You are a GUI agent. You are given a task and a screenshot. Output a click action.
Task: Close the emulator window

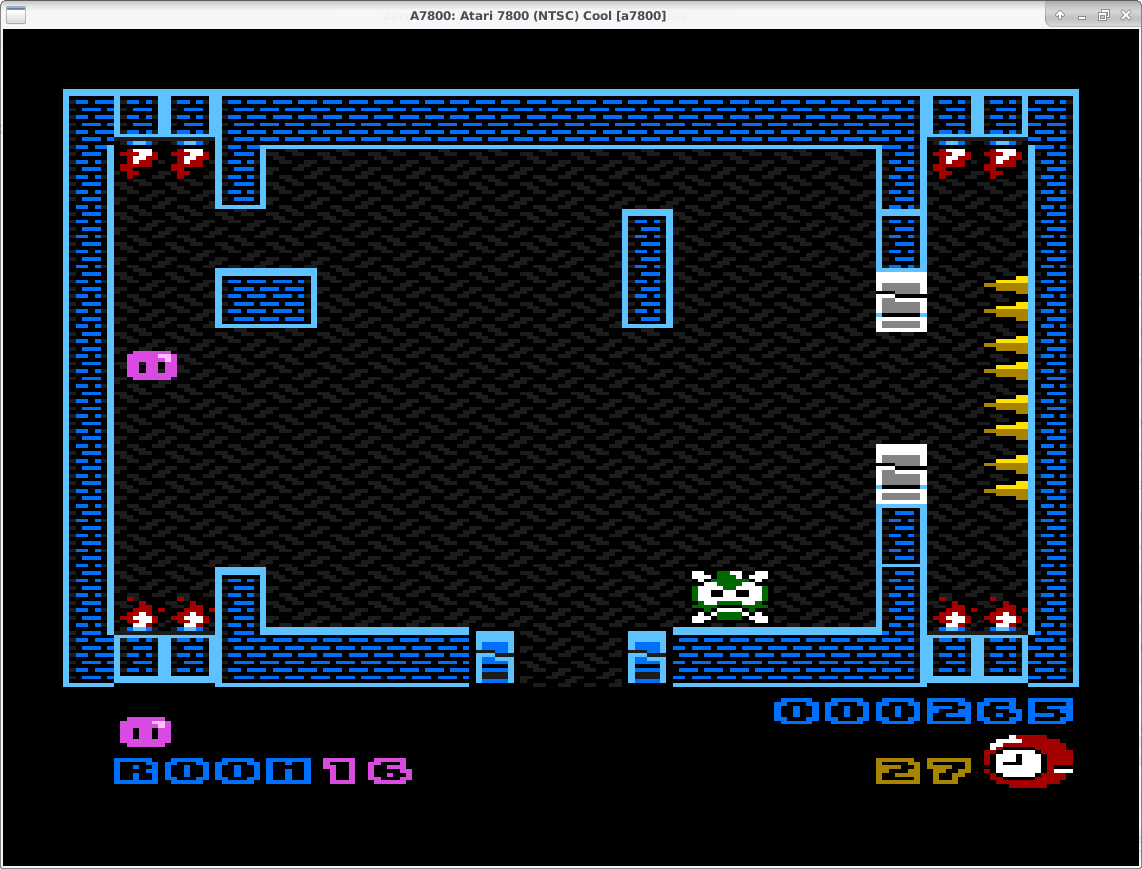click(1126, 15)
